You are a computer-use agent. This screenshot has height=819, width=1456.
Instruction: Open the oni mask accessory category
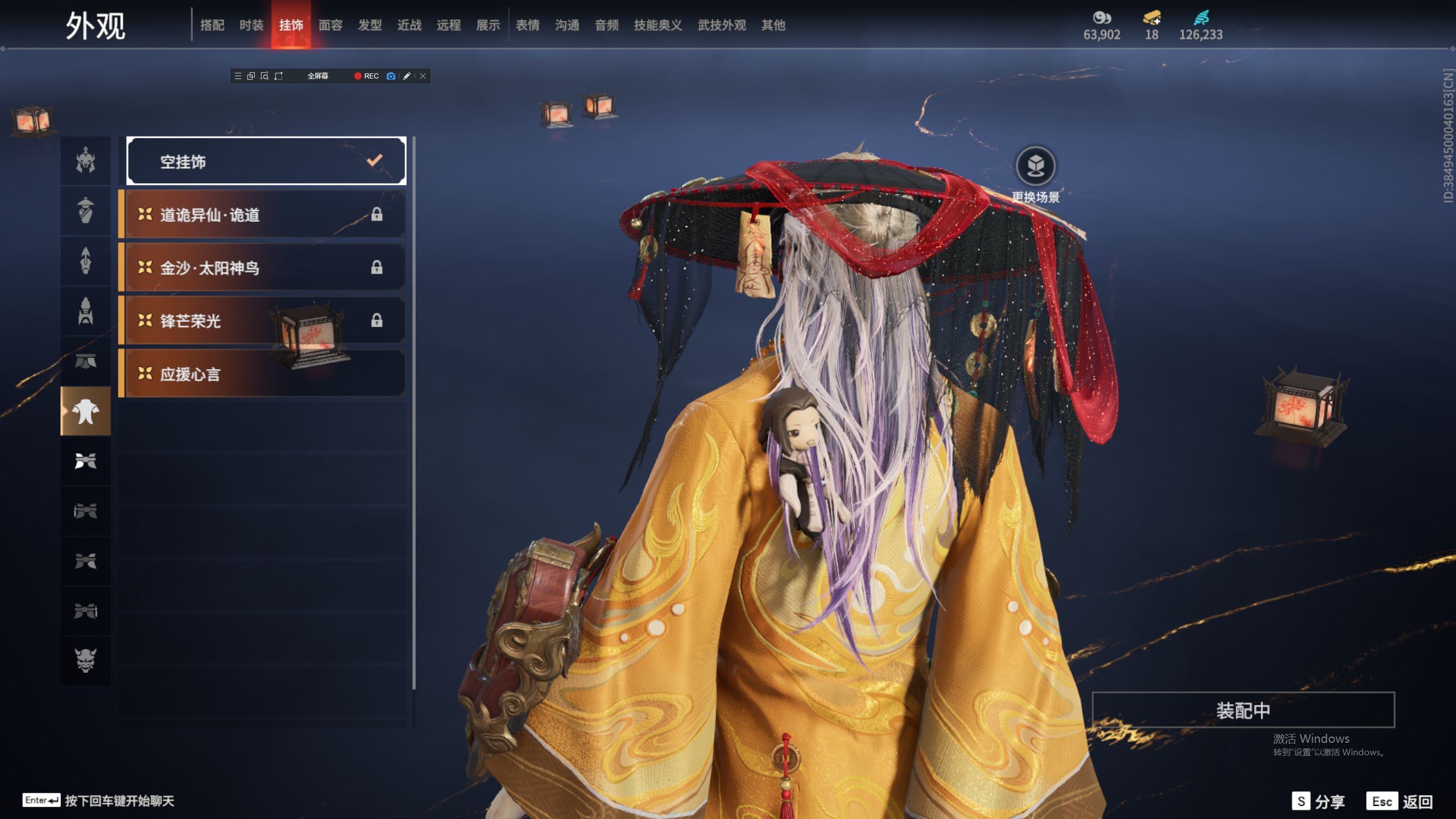click(86, 660)
